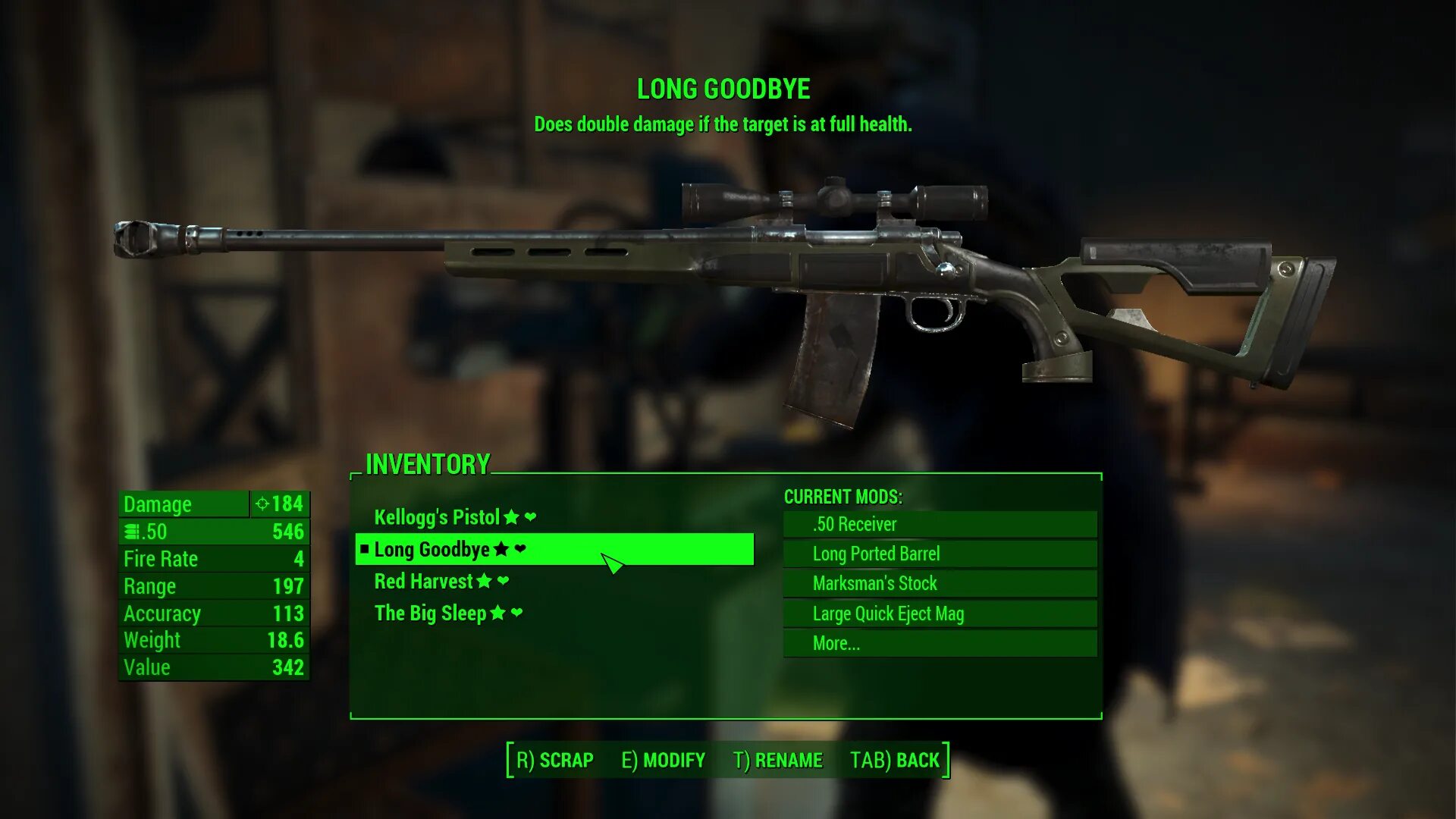Open Modify for this weapon

pyautogui.click(x=663, y=760)
